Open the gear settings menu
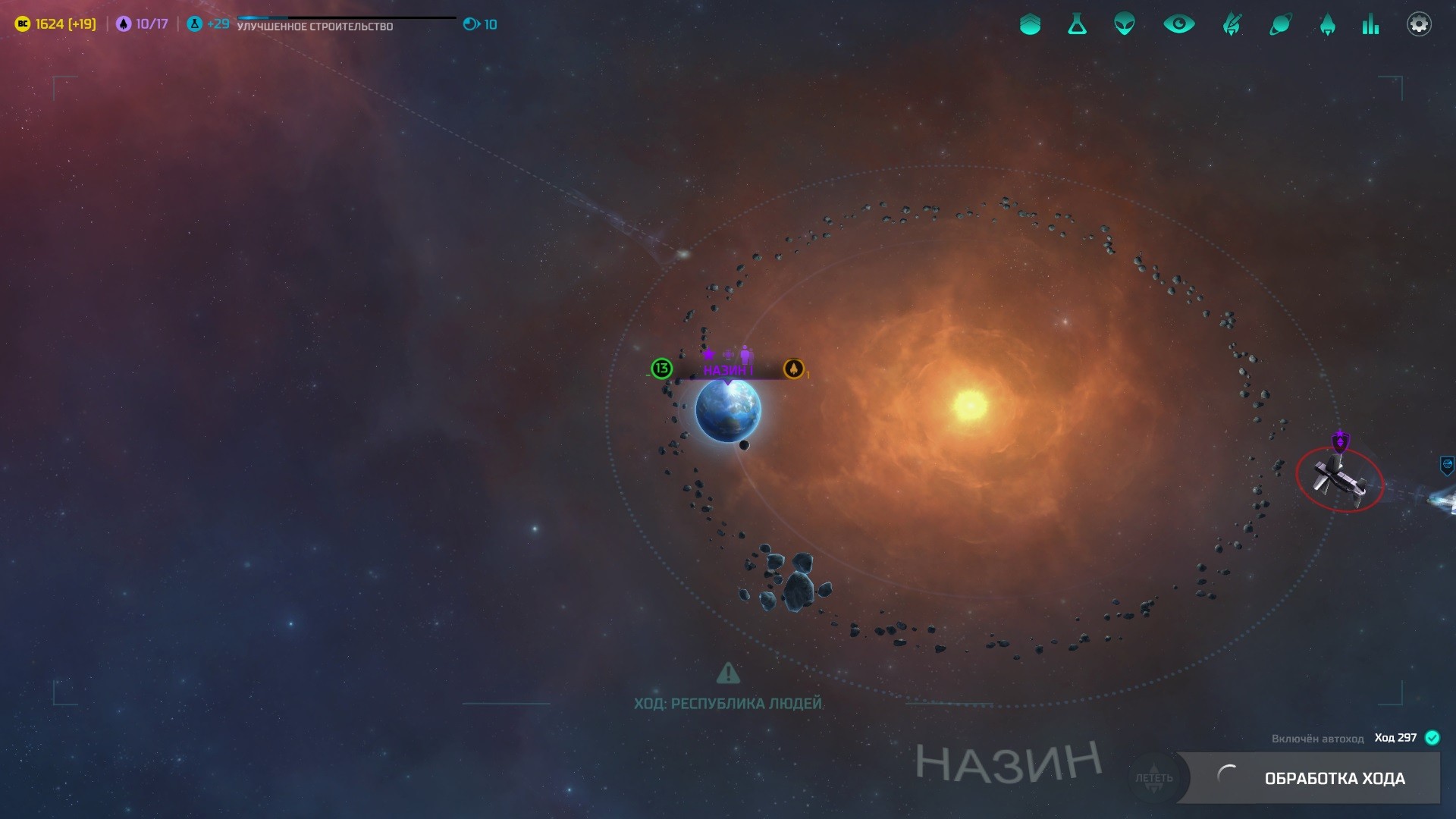This screenshot has height=819, width=1456. pyautogui.click(x=1419, y=24)
